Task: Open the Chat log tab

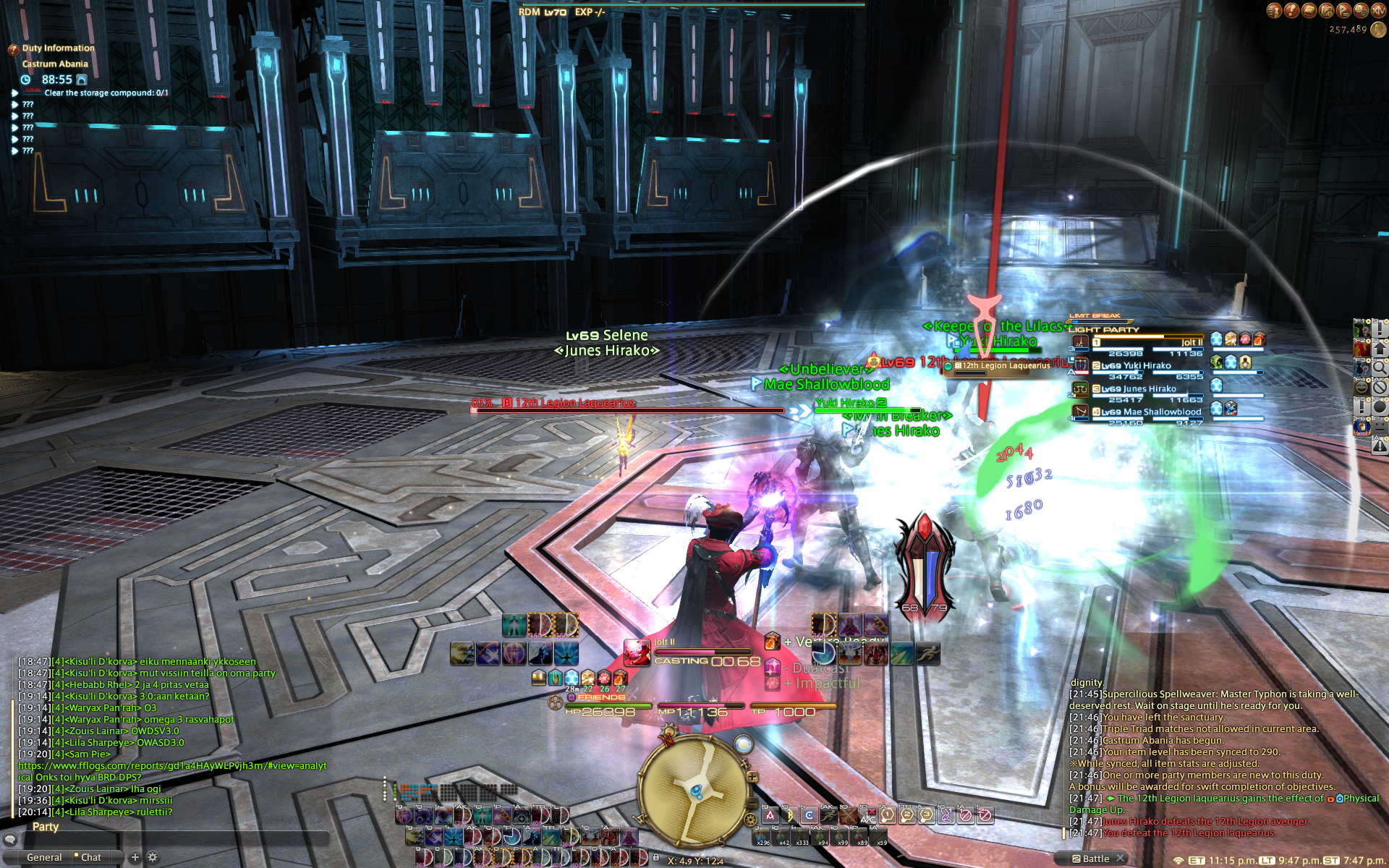Action: click(x=91, y=857)
